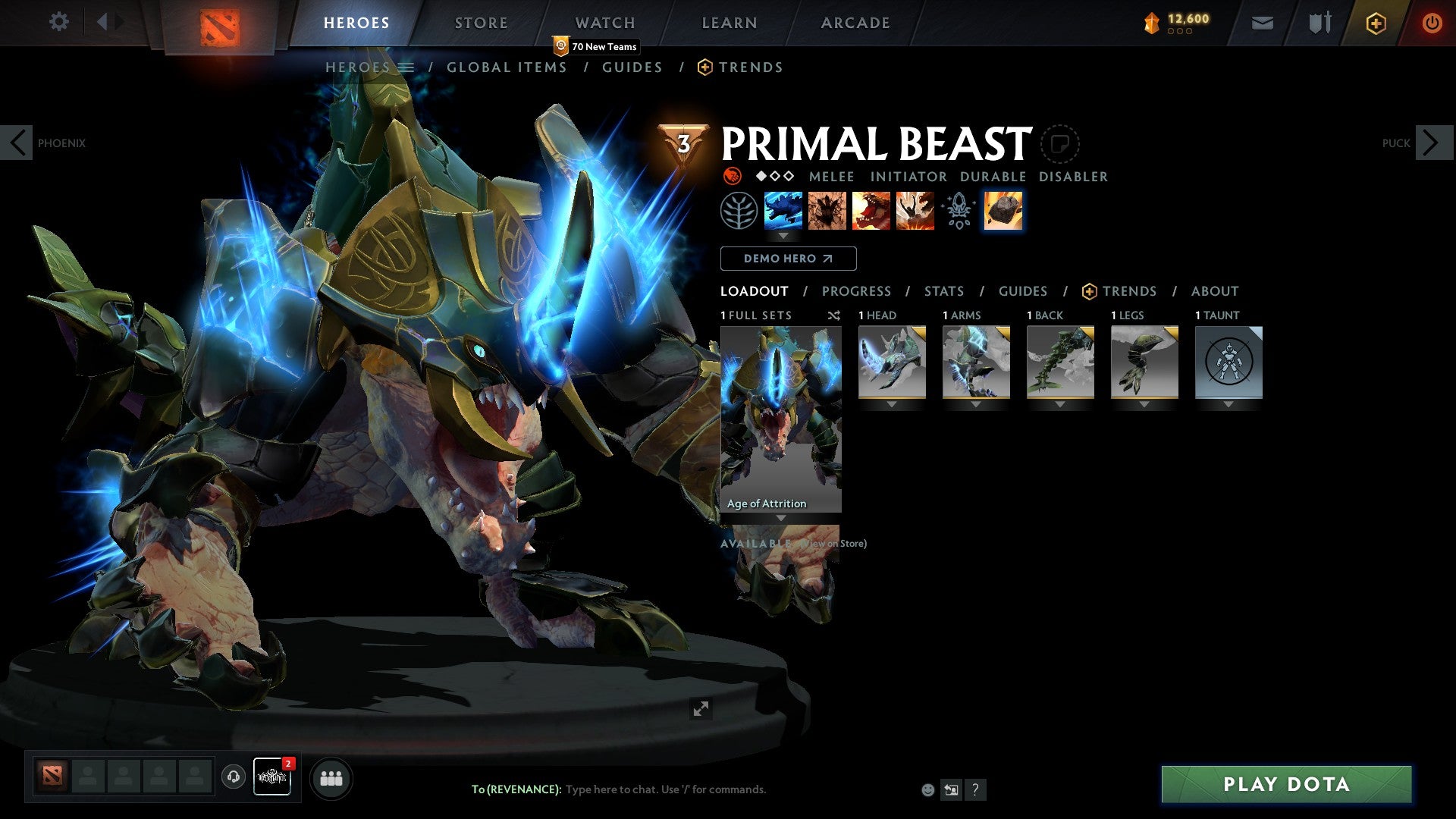Open the emoticon picker near chat
This screenshot has height=819, width=1456.
927,789
